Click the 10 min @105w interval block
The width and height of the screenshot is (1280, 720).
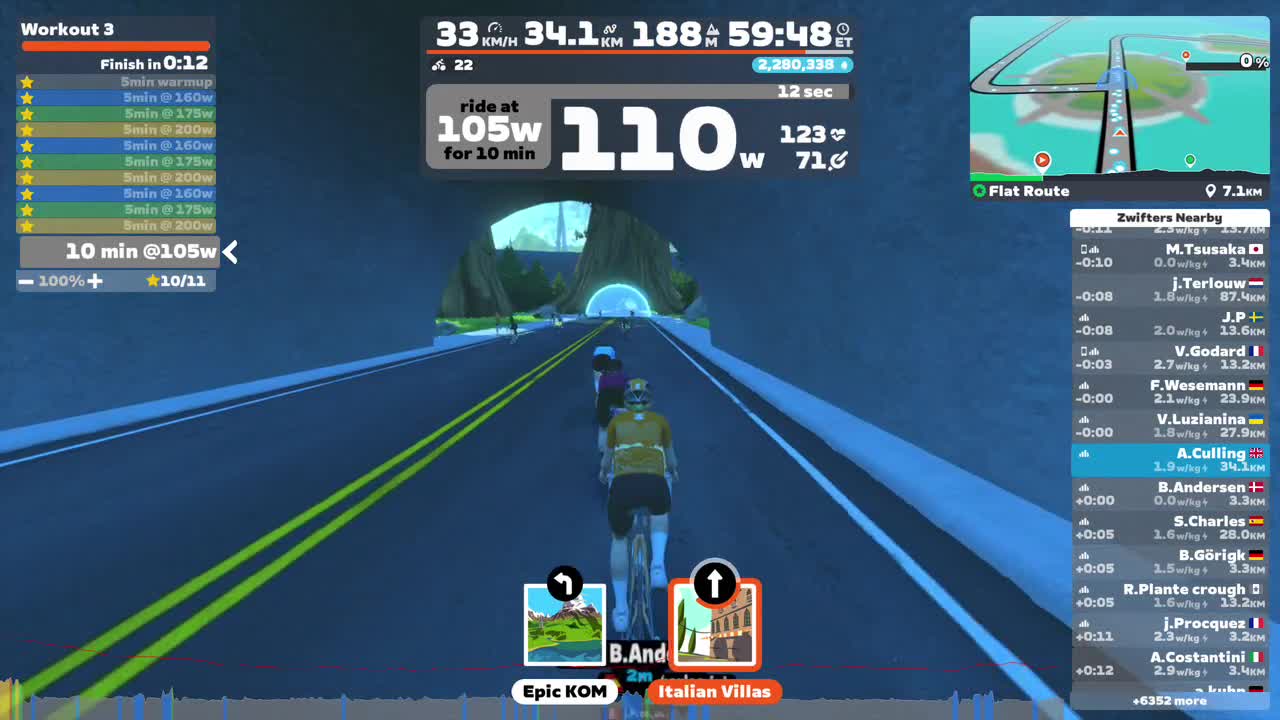[115, 251]
